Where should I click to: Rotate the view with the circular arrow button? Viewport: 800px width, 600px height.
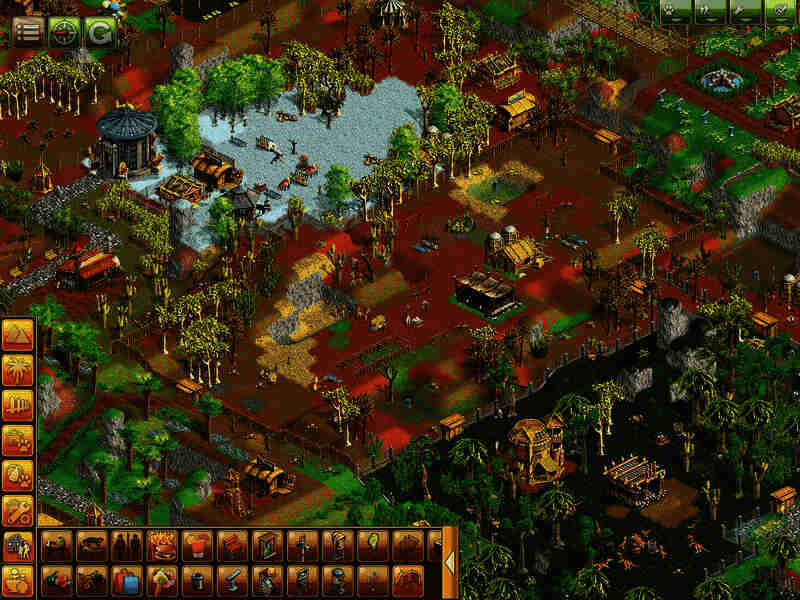click(98, 31)
